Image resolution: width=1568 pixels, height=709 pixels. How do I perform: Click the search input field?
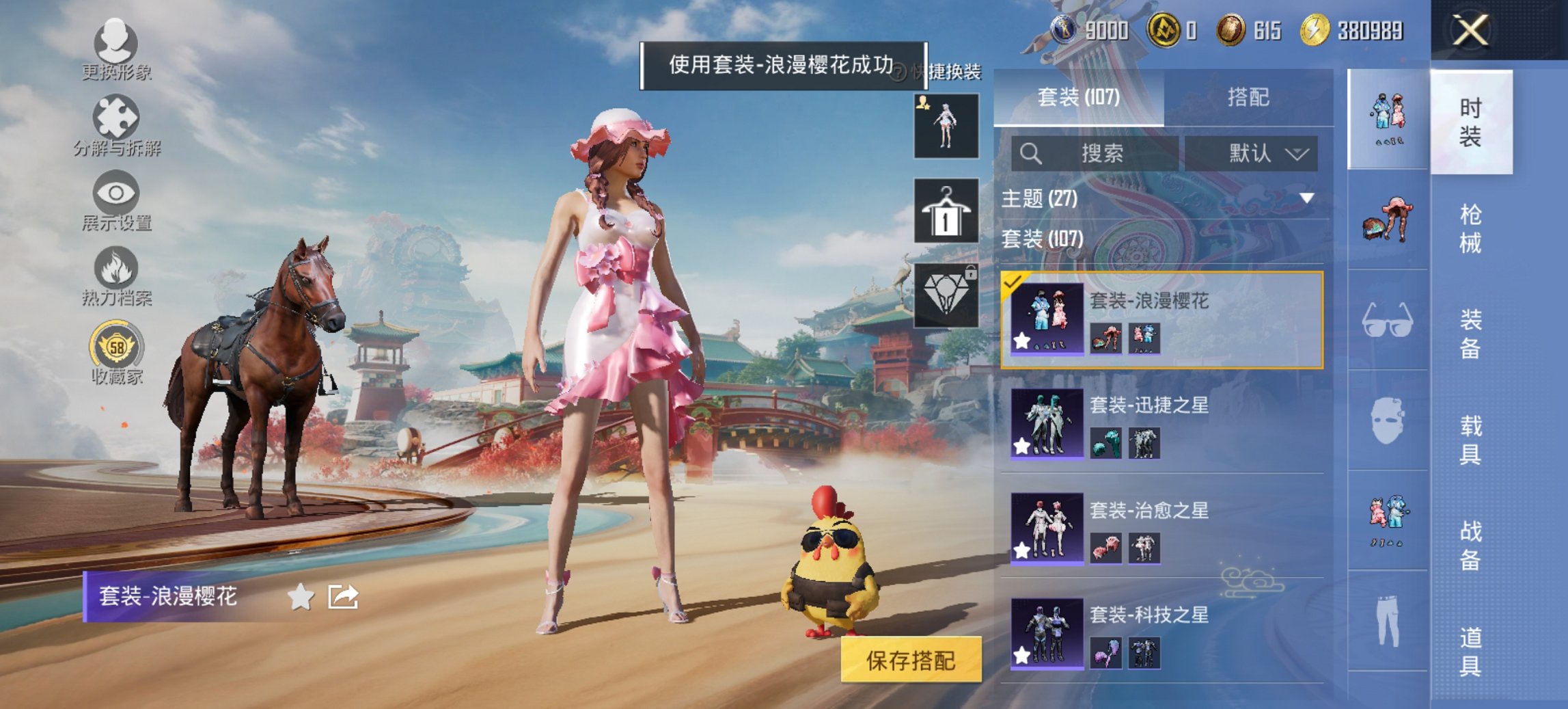pos(1093,153)
